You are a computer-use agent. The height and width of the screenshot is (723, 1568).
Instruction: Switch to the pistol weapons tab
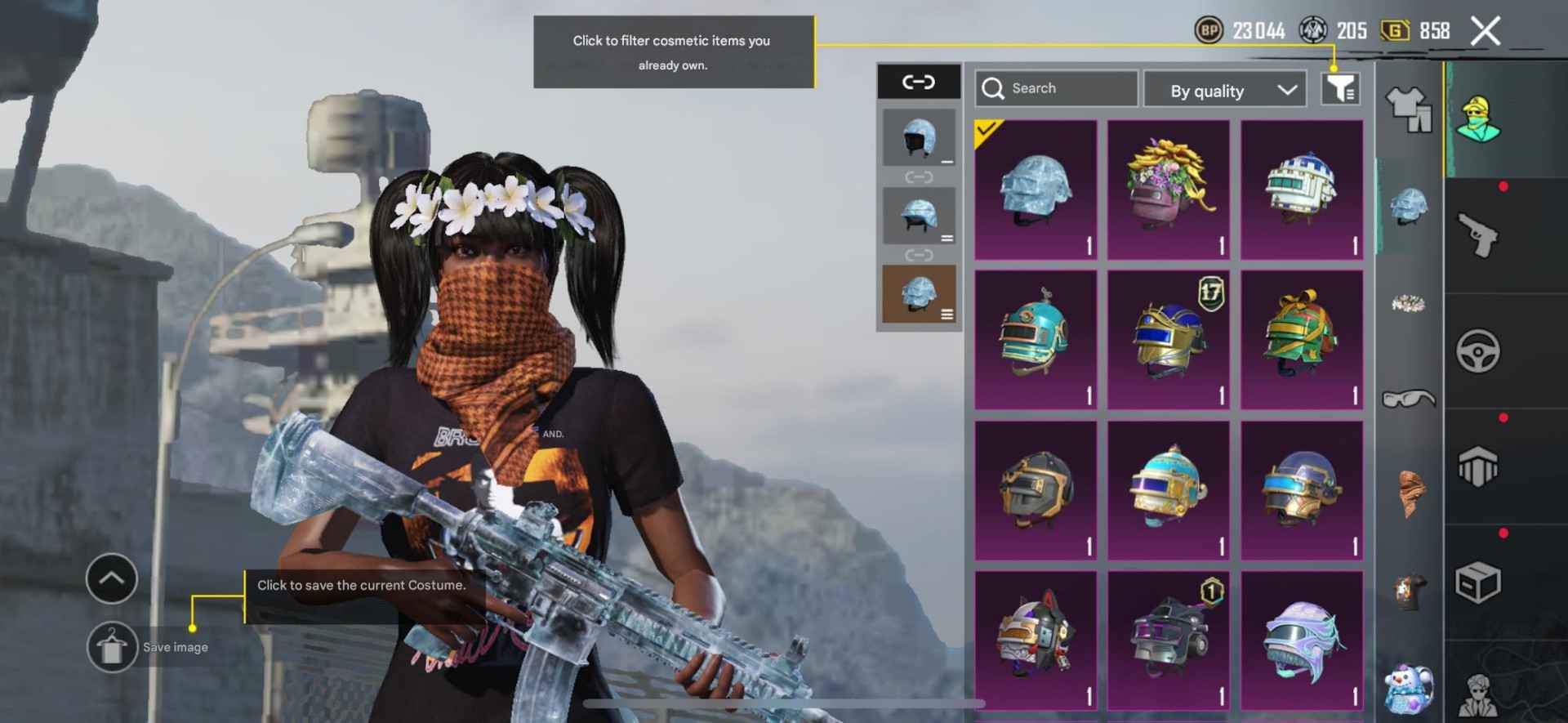[1477, 236]
